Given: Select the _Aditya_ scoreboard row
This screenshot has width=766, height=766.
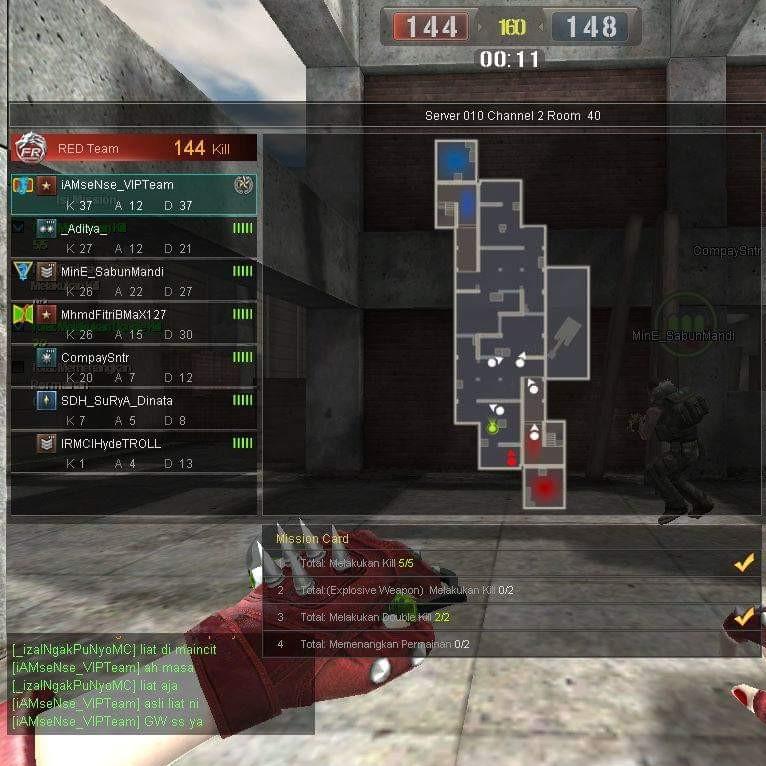Looking at the screenshot, I should (x=133, y=238).
